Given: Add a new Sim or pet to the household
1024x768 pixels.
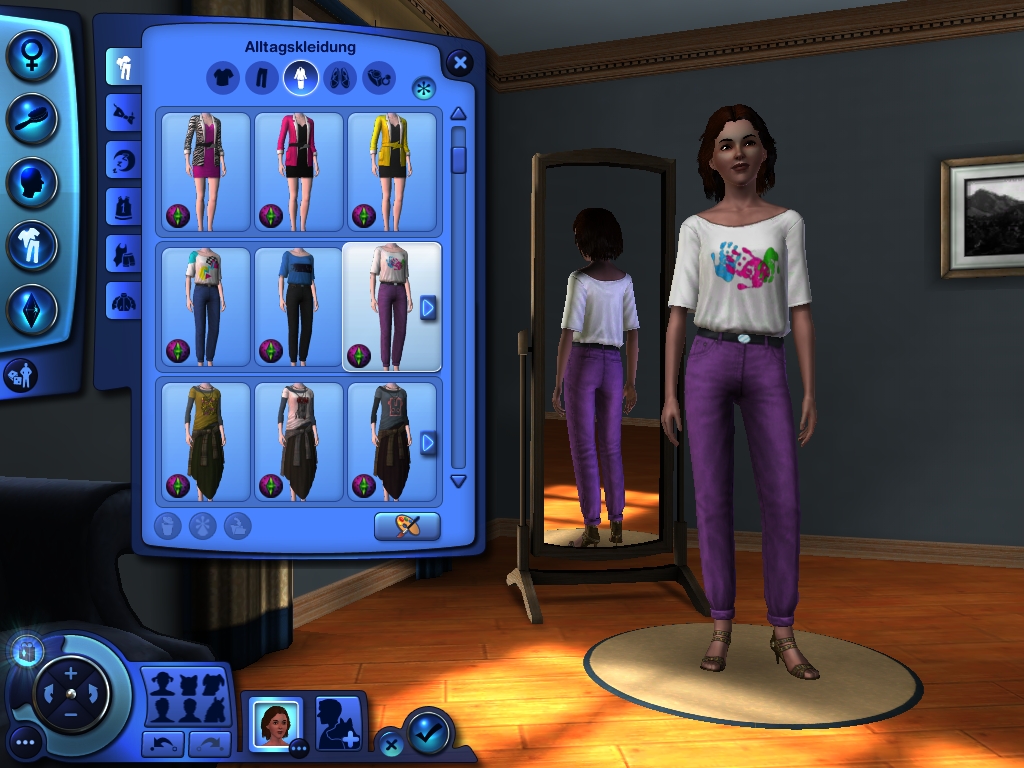Looking at the screenshot, I should (x=338, y=723).
